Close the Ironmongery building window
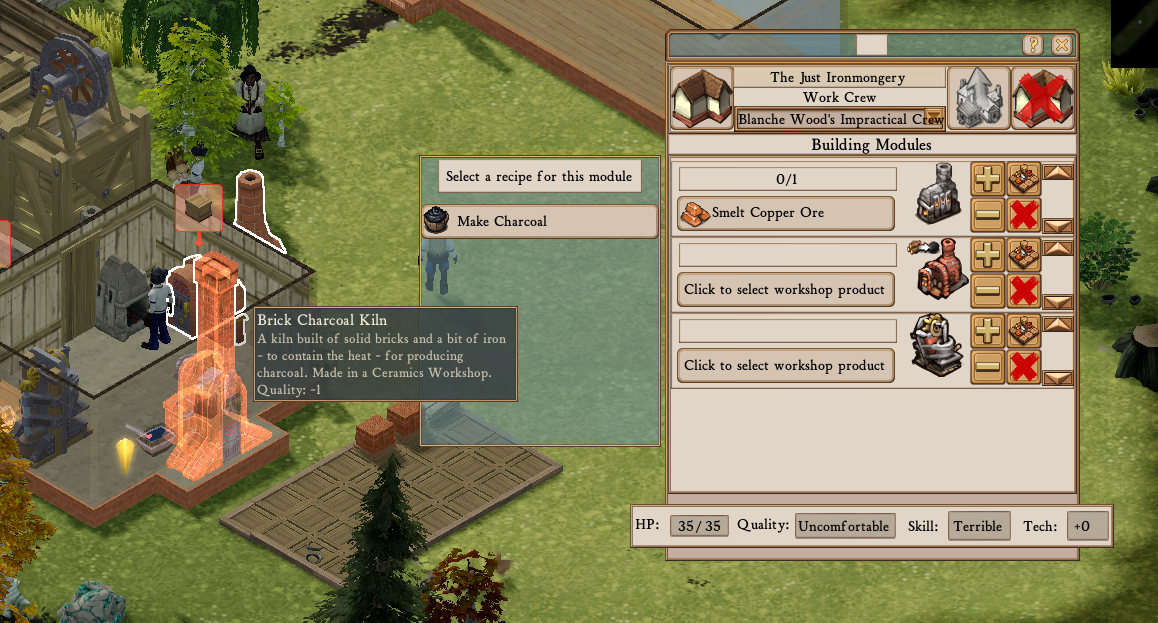 tap(1061, 45)
